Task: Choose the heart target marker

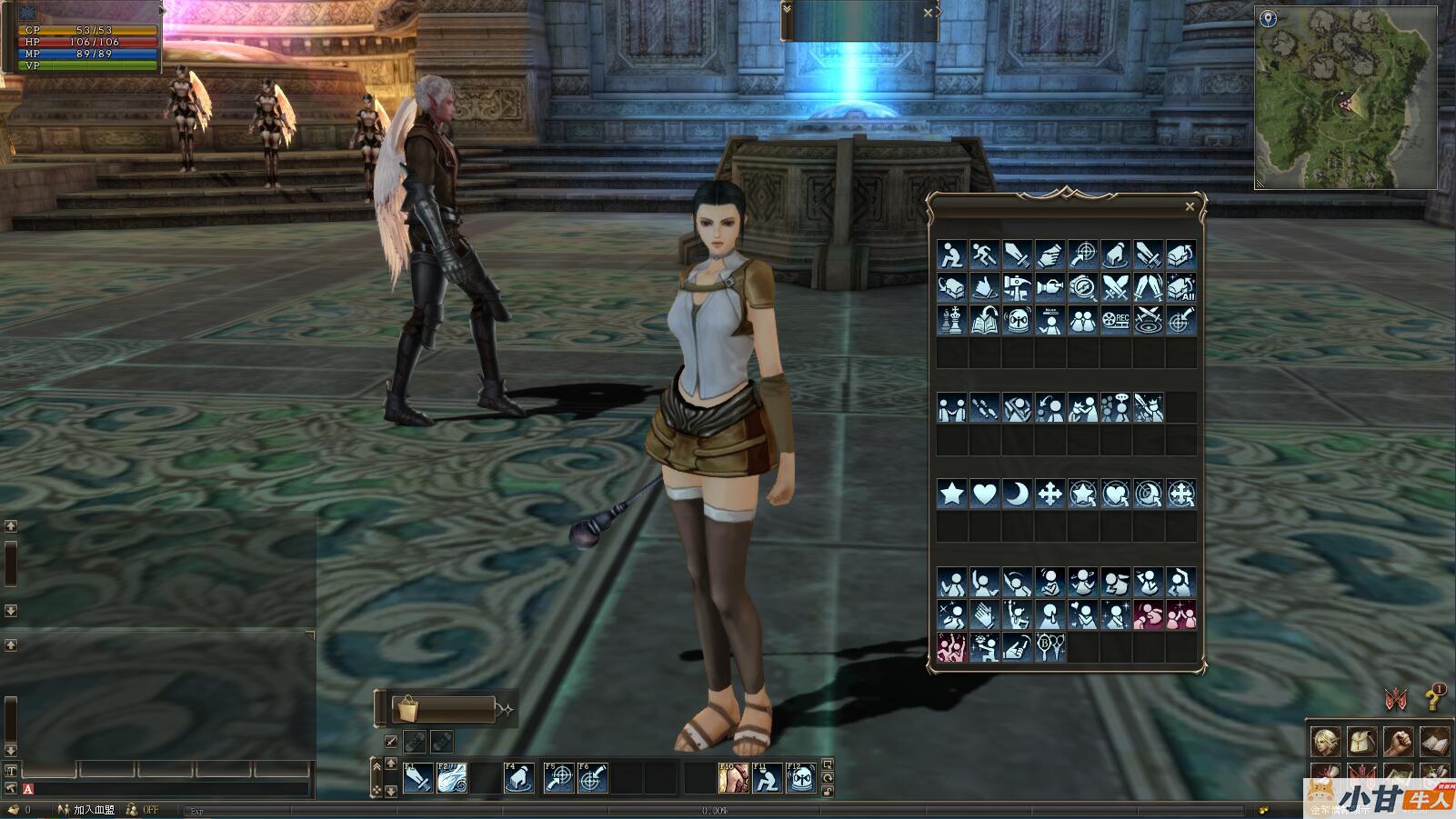Action: 984,494
